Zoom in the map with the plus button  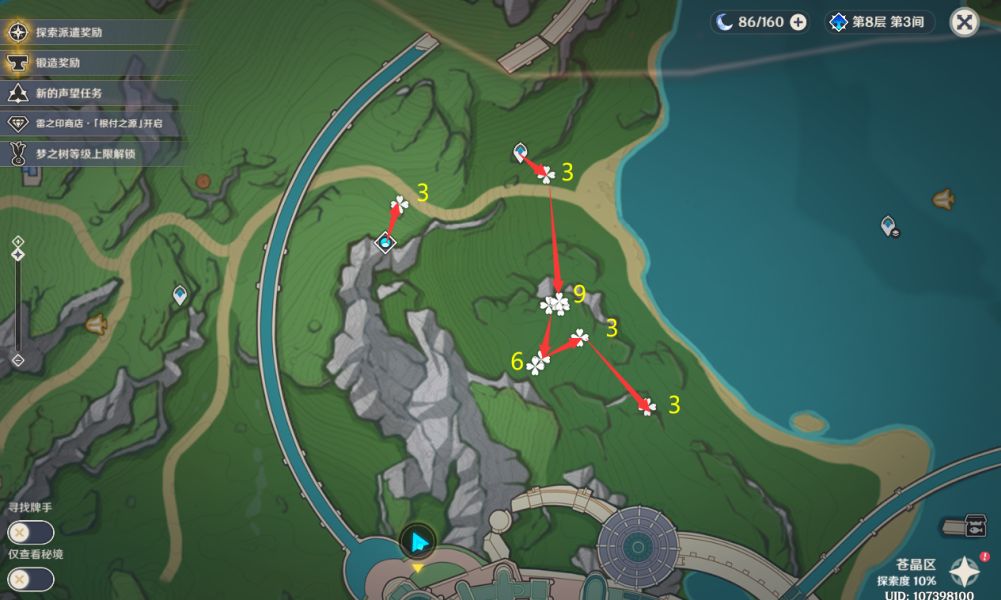pos(17,241)
